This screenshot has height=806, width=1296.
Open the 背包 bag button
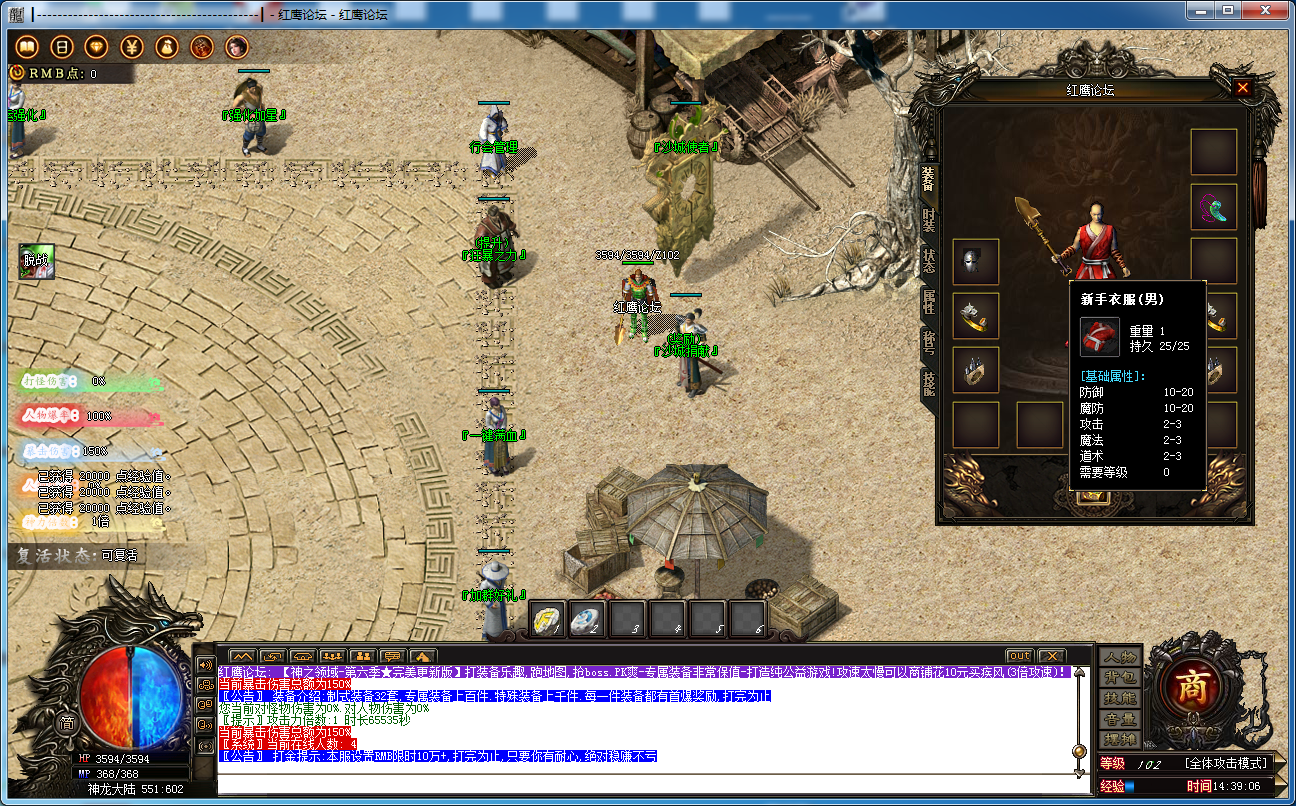tap(1119, 678)
